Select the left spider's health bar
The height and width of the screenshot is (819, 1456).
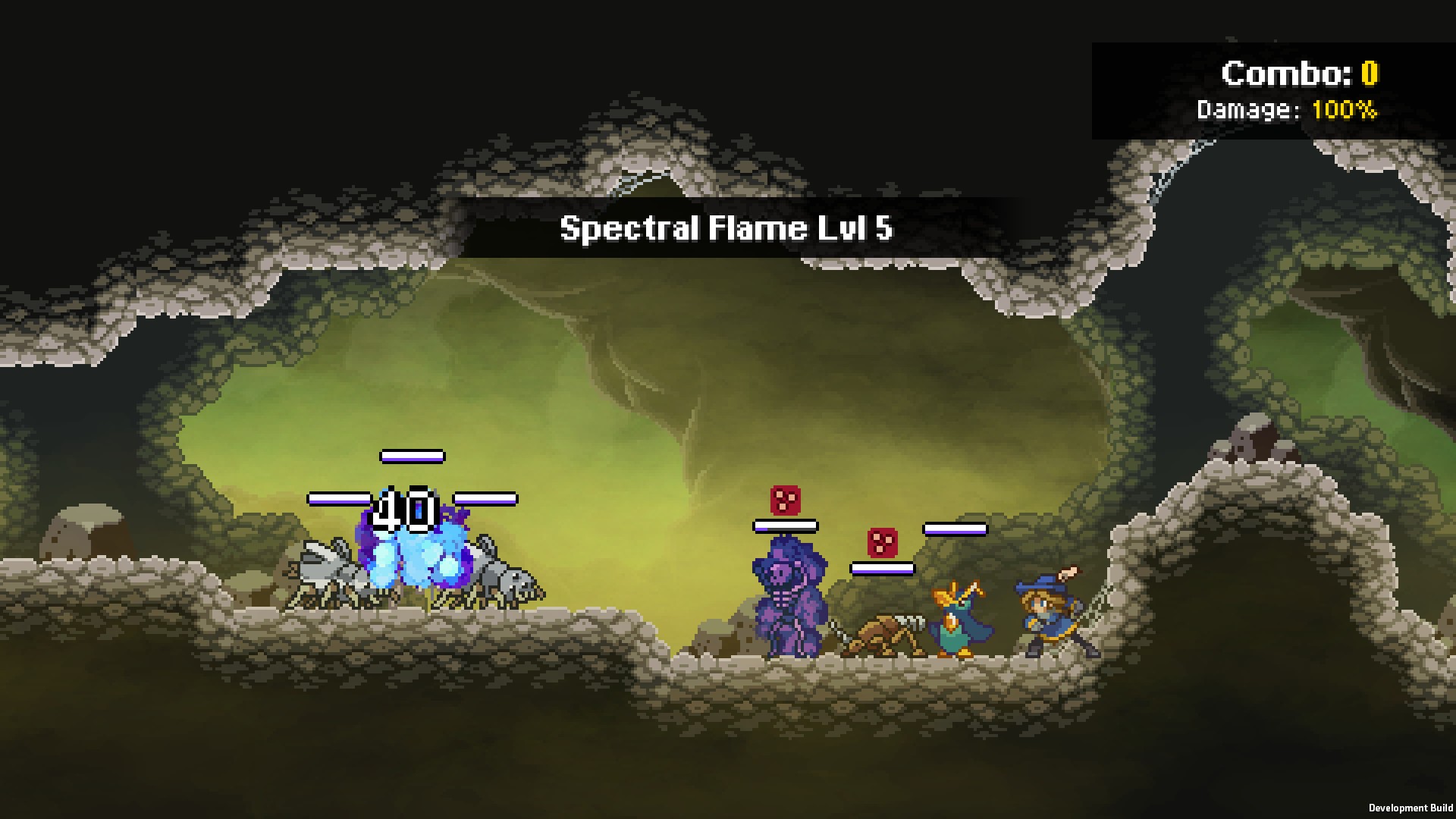pyautogui.click(x=341, y=500)
